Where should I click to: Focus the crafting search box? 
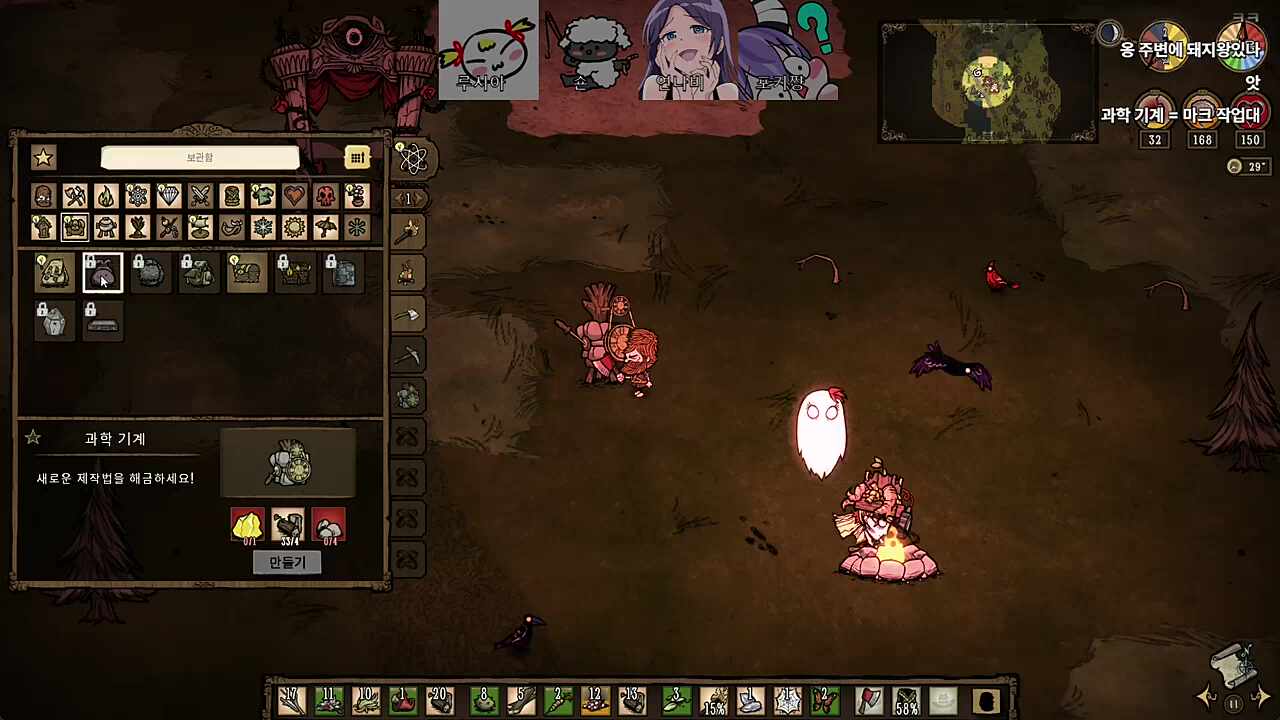(200, 158)
